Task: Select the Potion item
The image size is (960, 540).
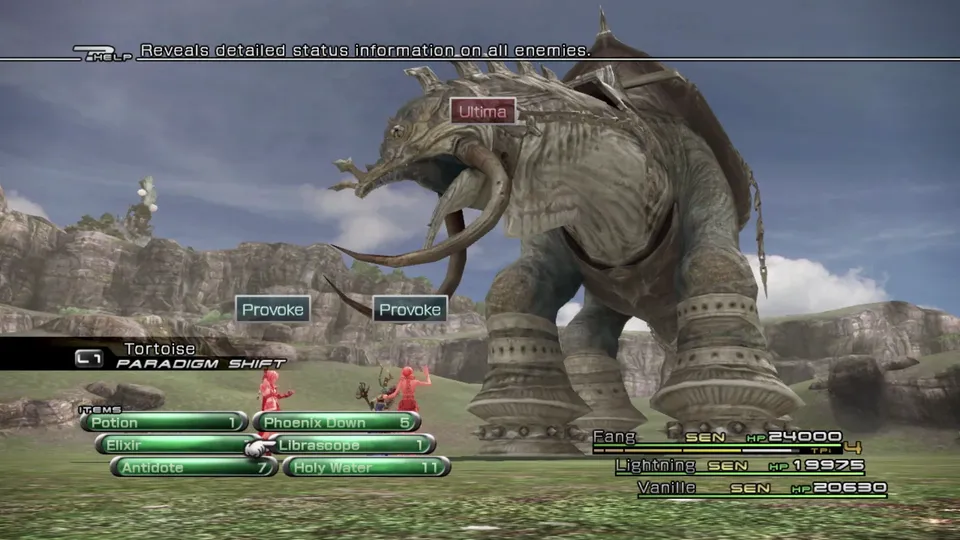Action: click(165, 422)
